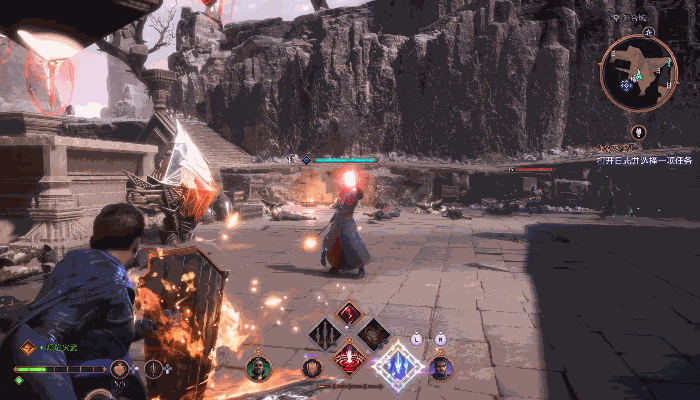
Task: Open the quest objective tracker text
Action: click(x=644, y=159)
